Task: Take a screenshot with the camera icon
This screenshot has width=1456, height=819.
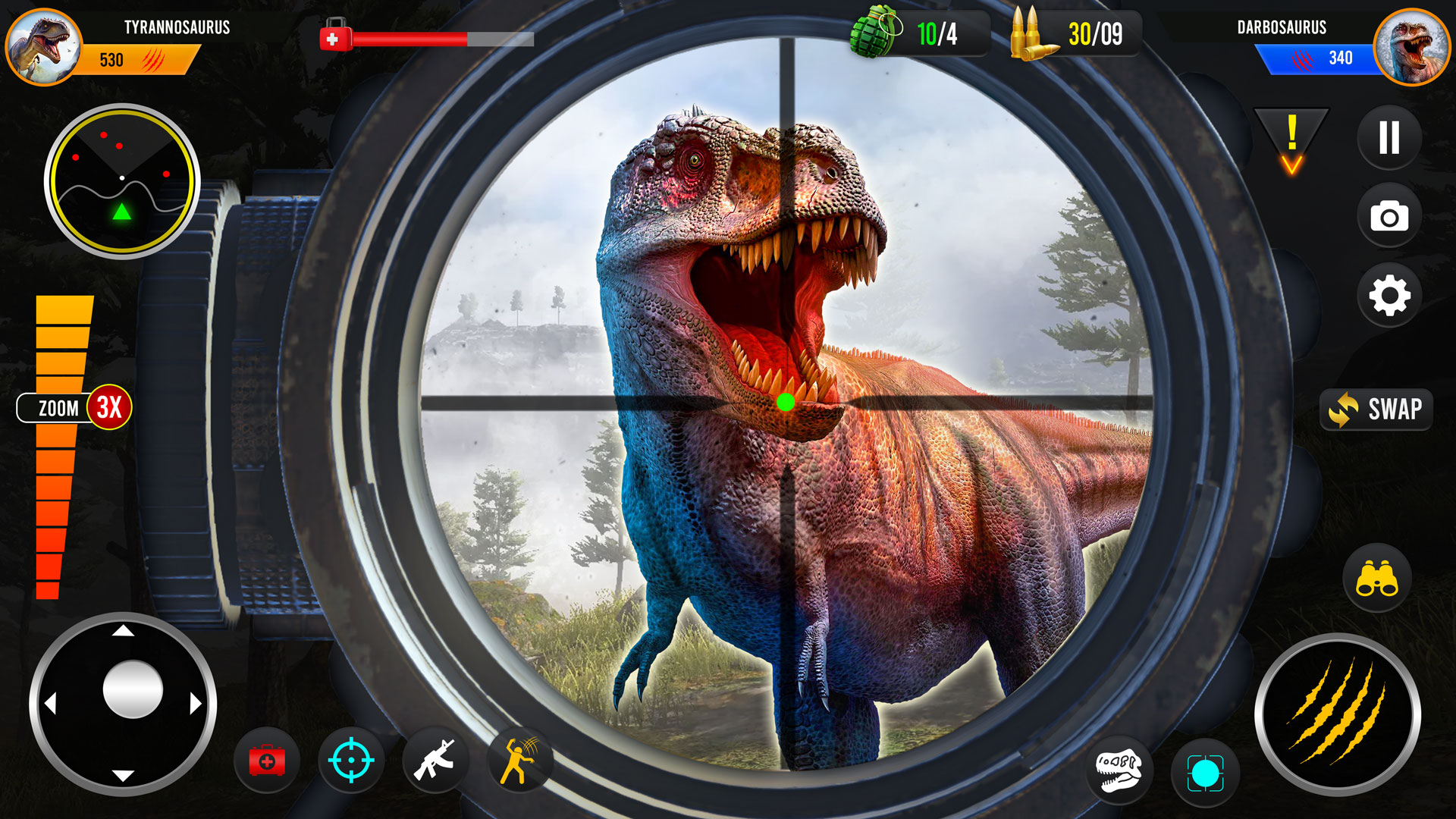Action: (x=1388, y=215)
